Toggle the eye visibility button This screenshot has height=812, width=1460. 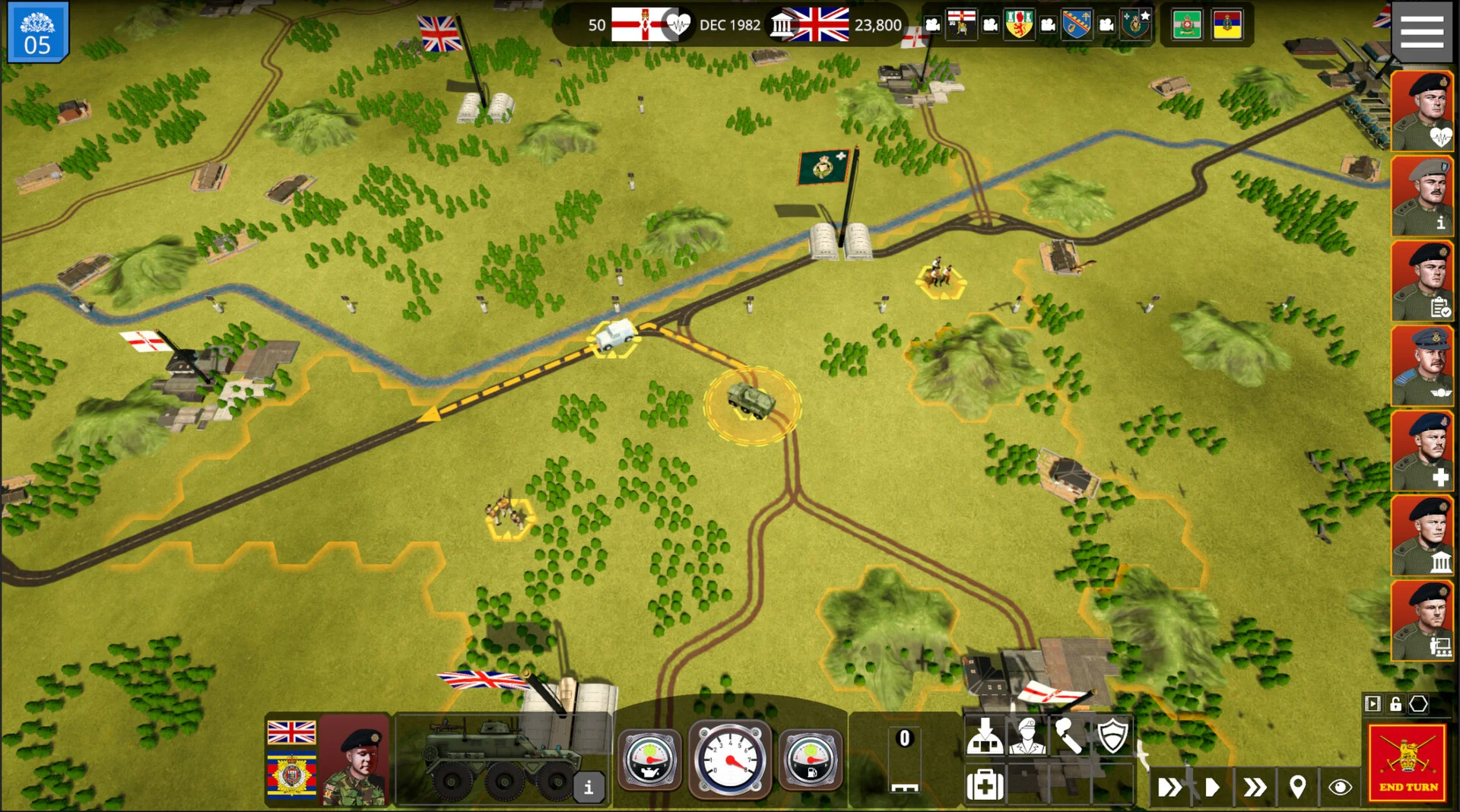tap(1340, 787)
